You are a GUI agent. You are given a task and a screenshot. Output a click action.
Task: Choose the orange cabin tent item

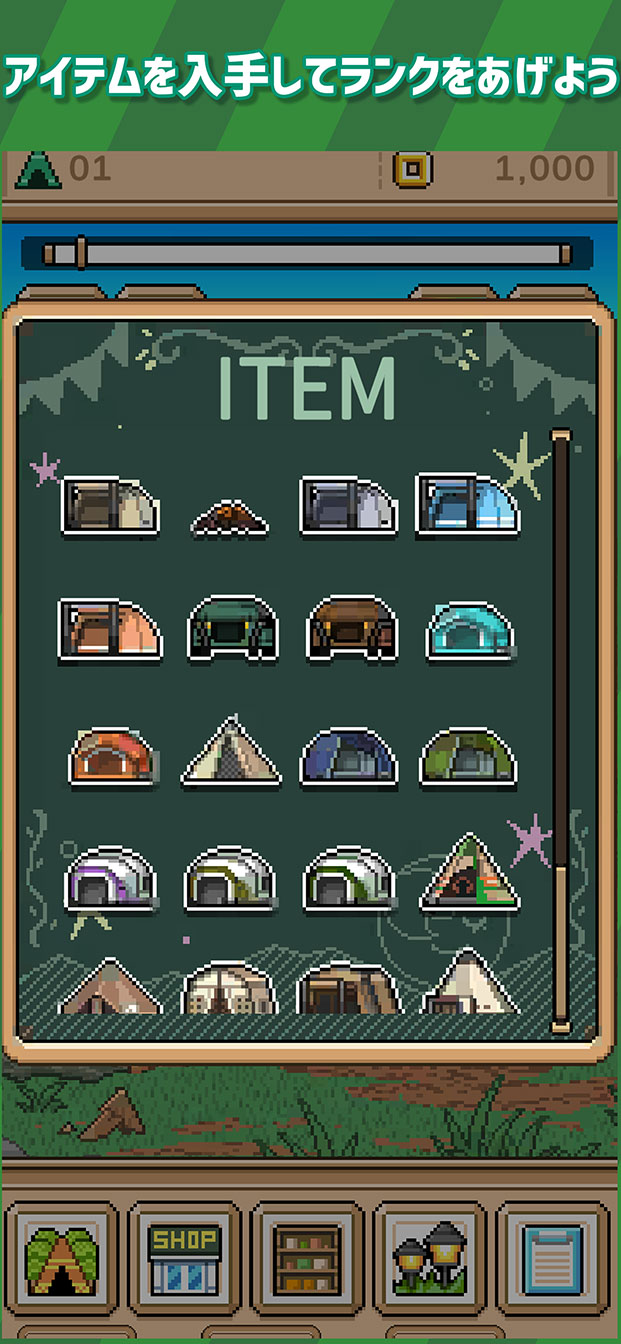tap(109, 629)
